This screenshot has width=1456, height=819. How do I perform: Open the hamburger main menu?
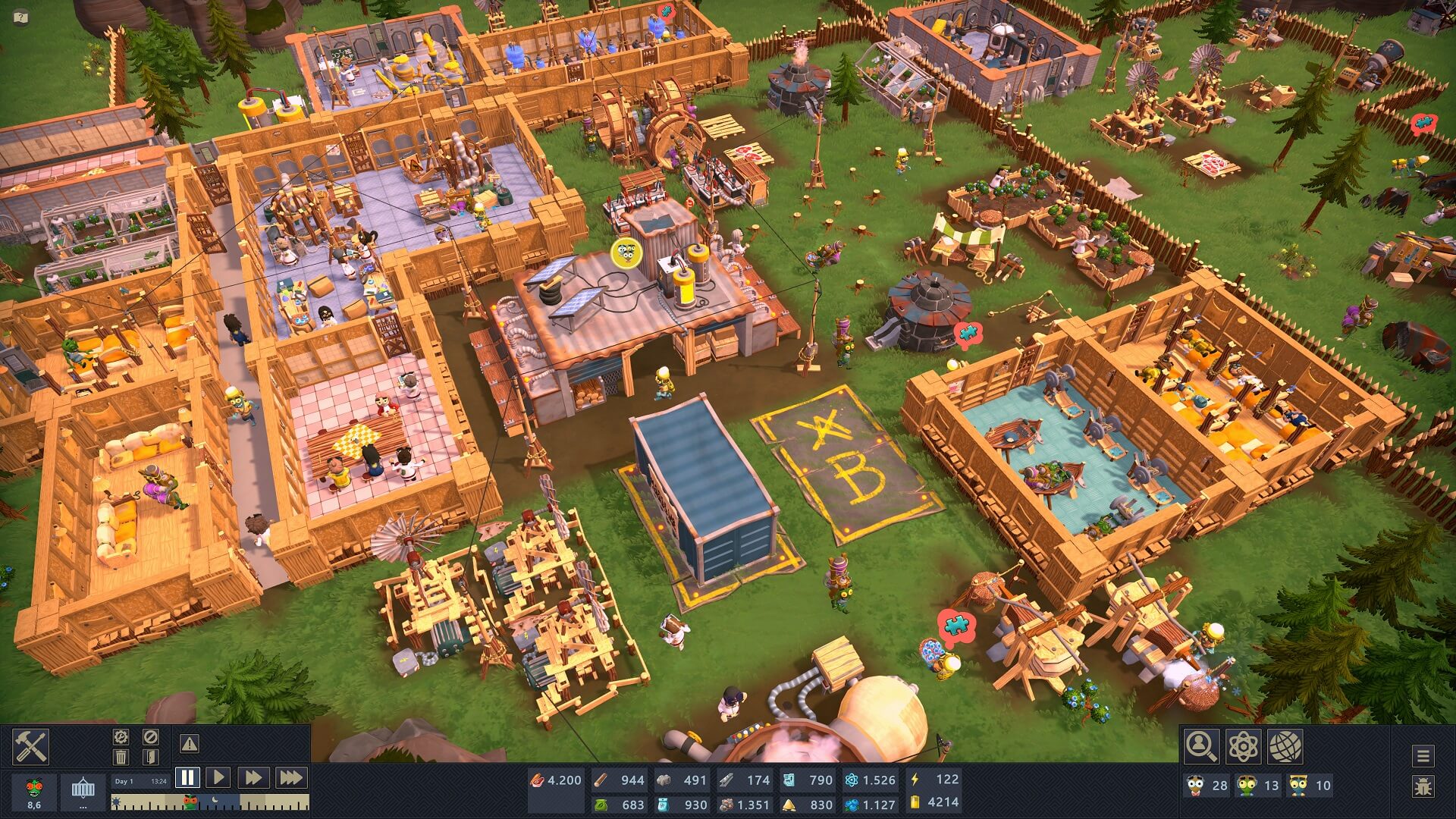coord(1423,755)
